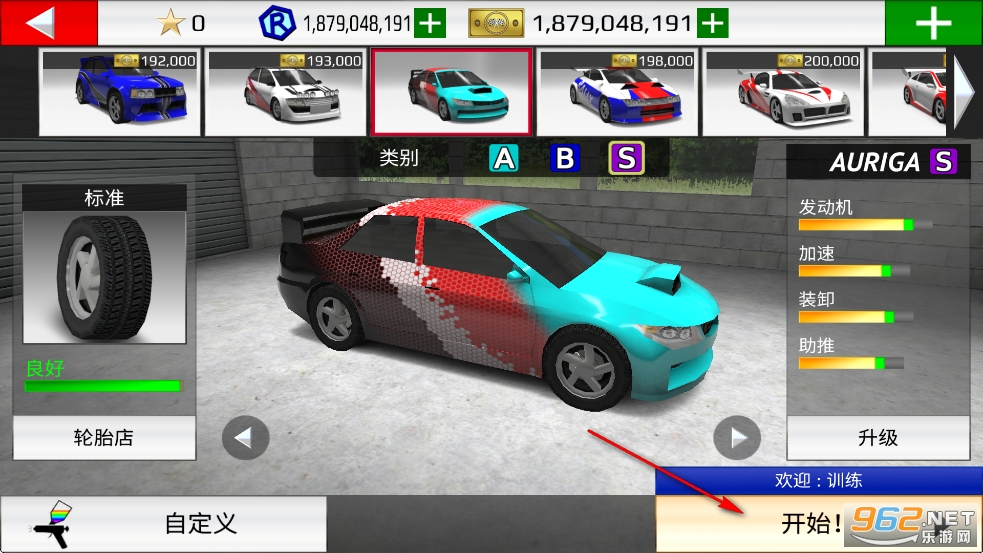Open the tire shop (轮胎店)
983x553 pixels.
104,438
